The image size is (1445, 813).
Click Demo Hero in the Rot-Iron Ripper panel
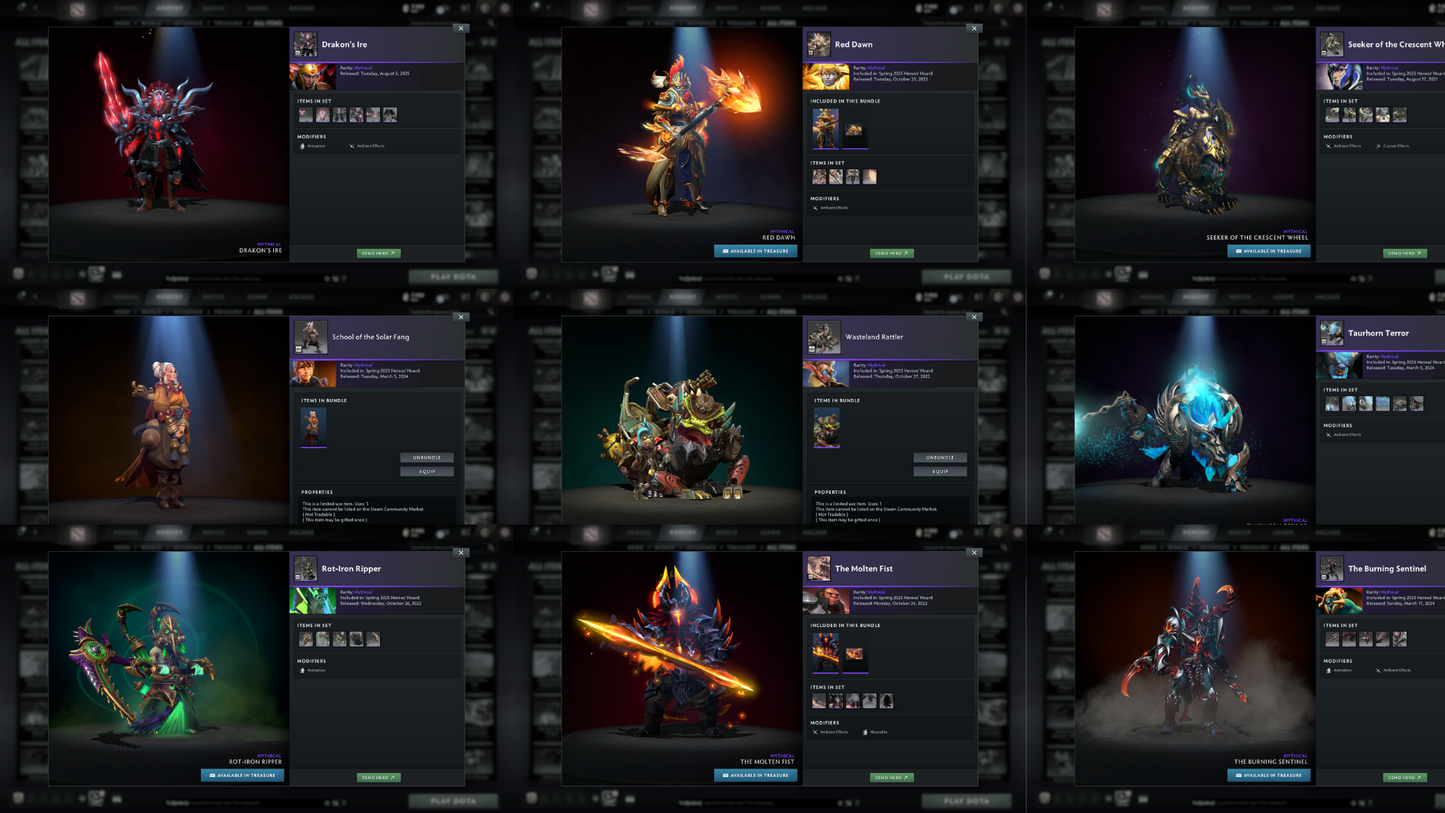378,777
